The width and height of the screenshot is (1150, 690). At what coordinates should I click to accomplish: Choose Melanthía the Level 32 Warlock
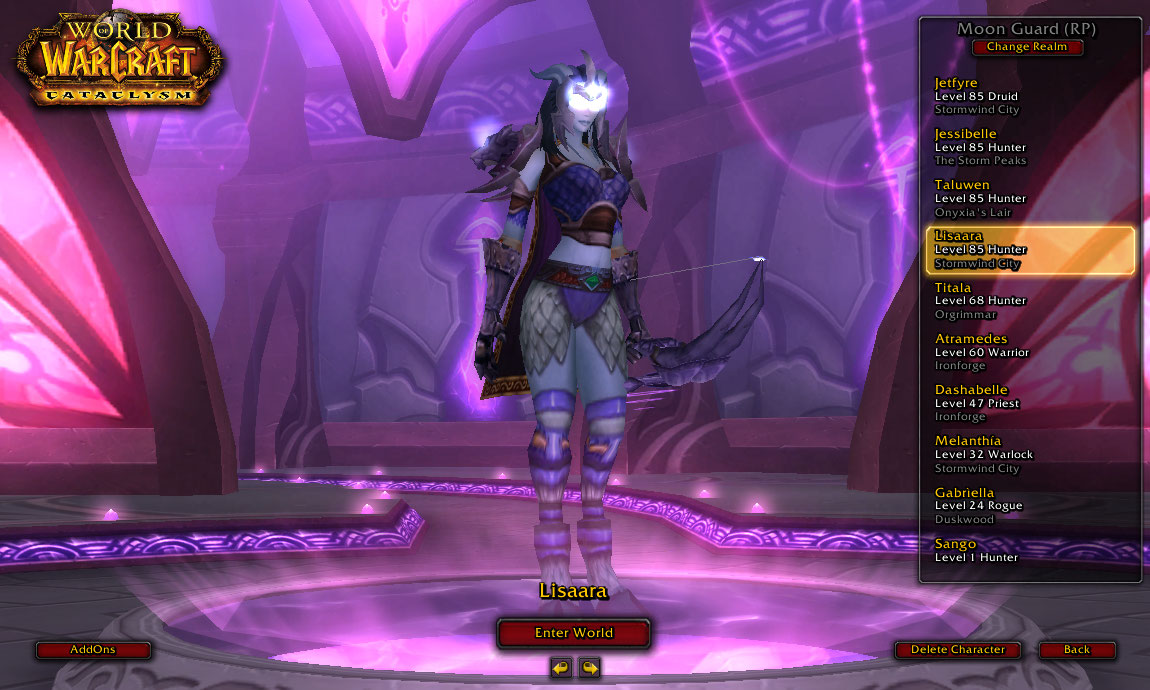tap(1030, 454)
